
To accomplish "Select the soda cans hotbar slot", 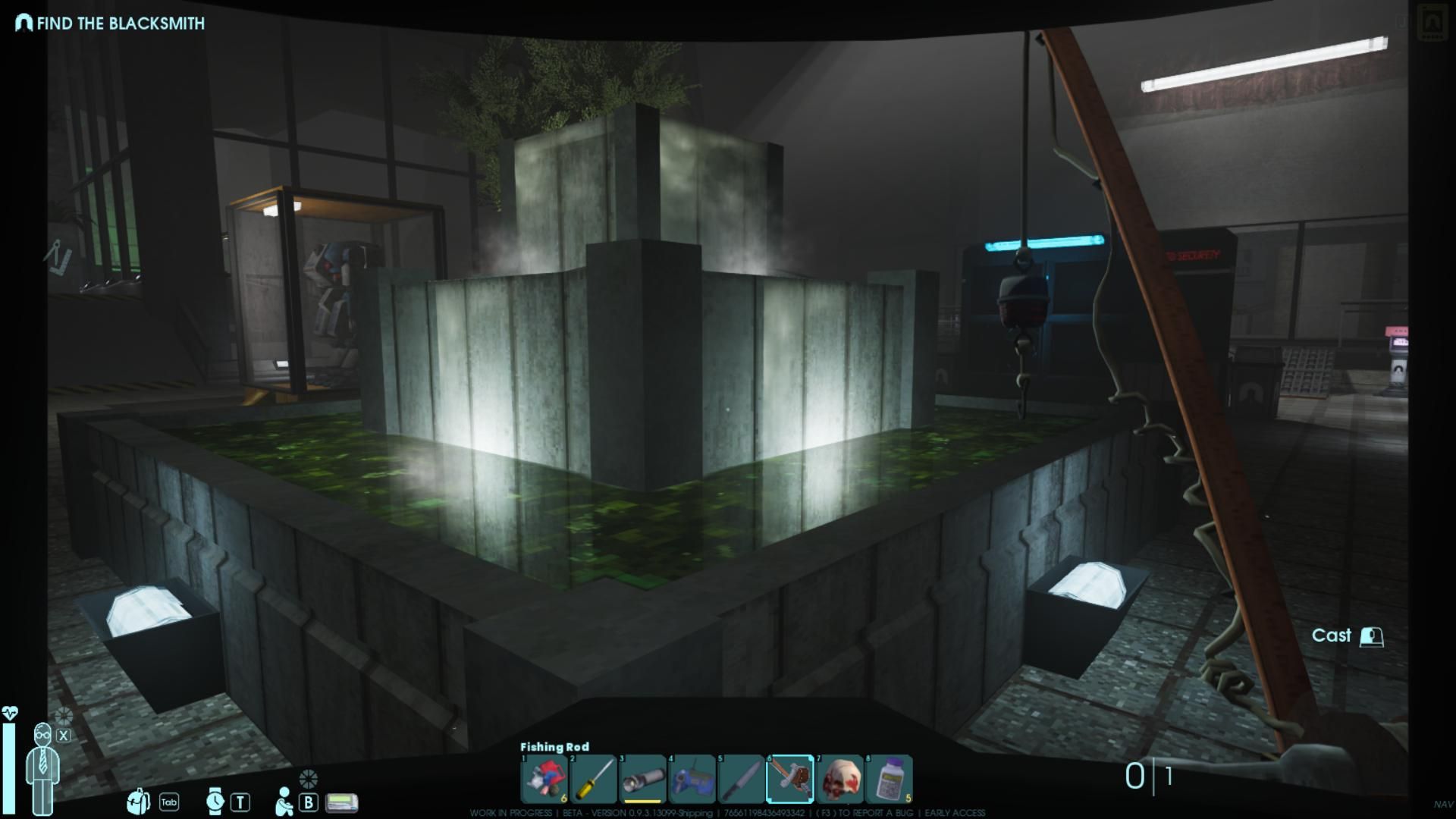I will 544,779.
